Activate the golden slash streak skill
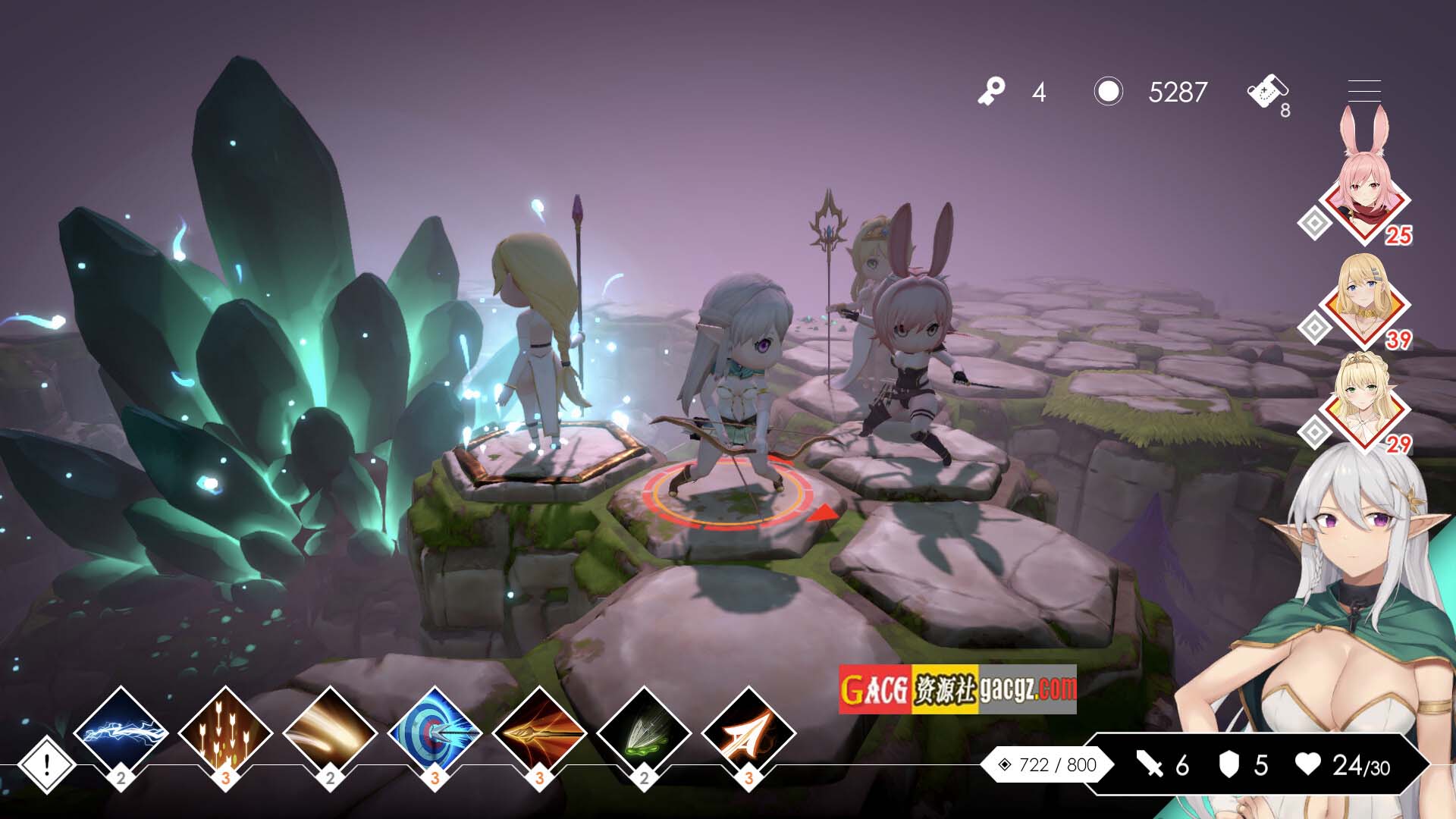Viewport: 1456px width, 819px height. click(x=330, y=733)
